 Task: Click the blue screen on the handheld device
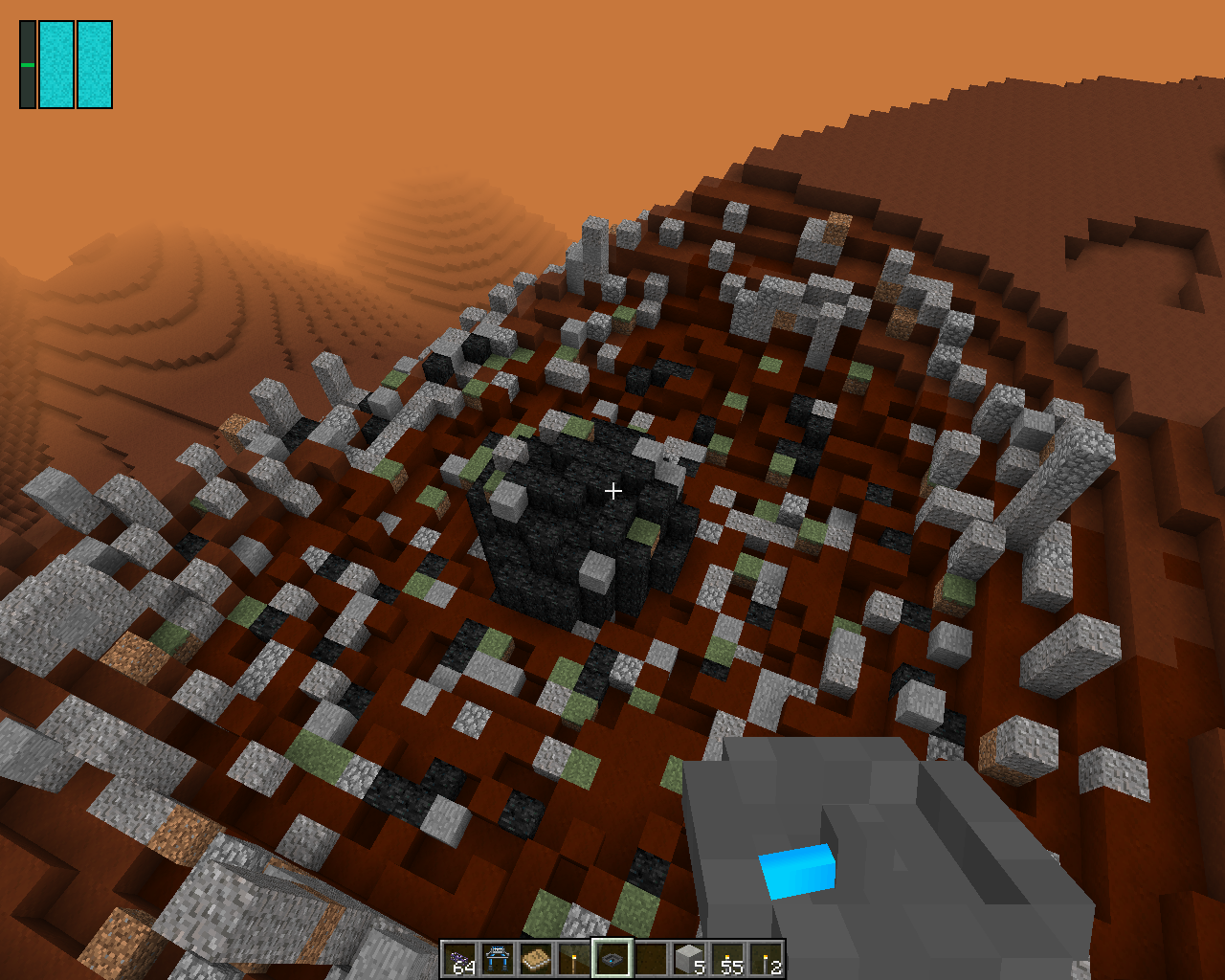(797, 873)
